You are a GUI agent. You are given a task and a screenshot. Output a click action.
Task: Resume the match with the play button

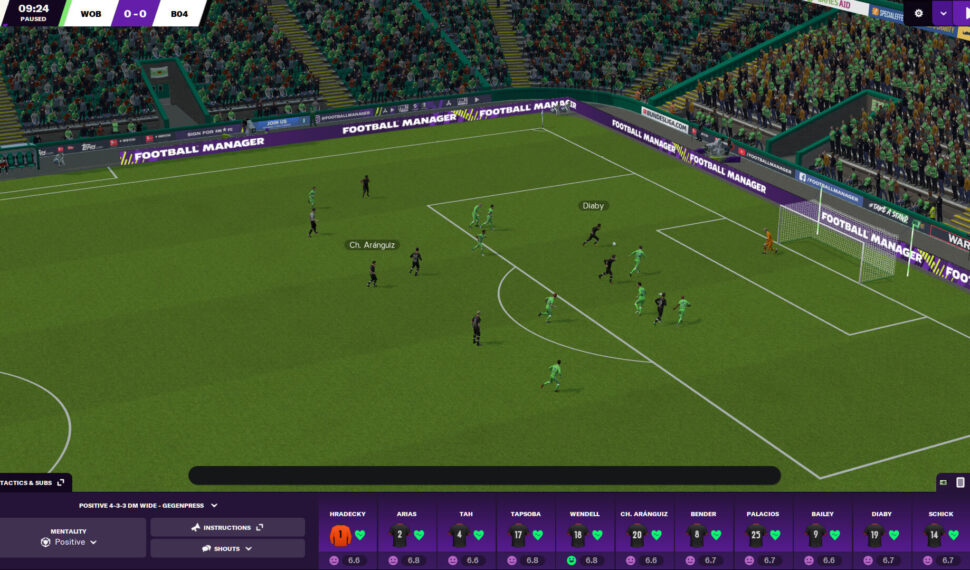click(x=964, y=13)
